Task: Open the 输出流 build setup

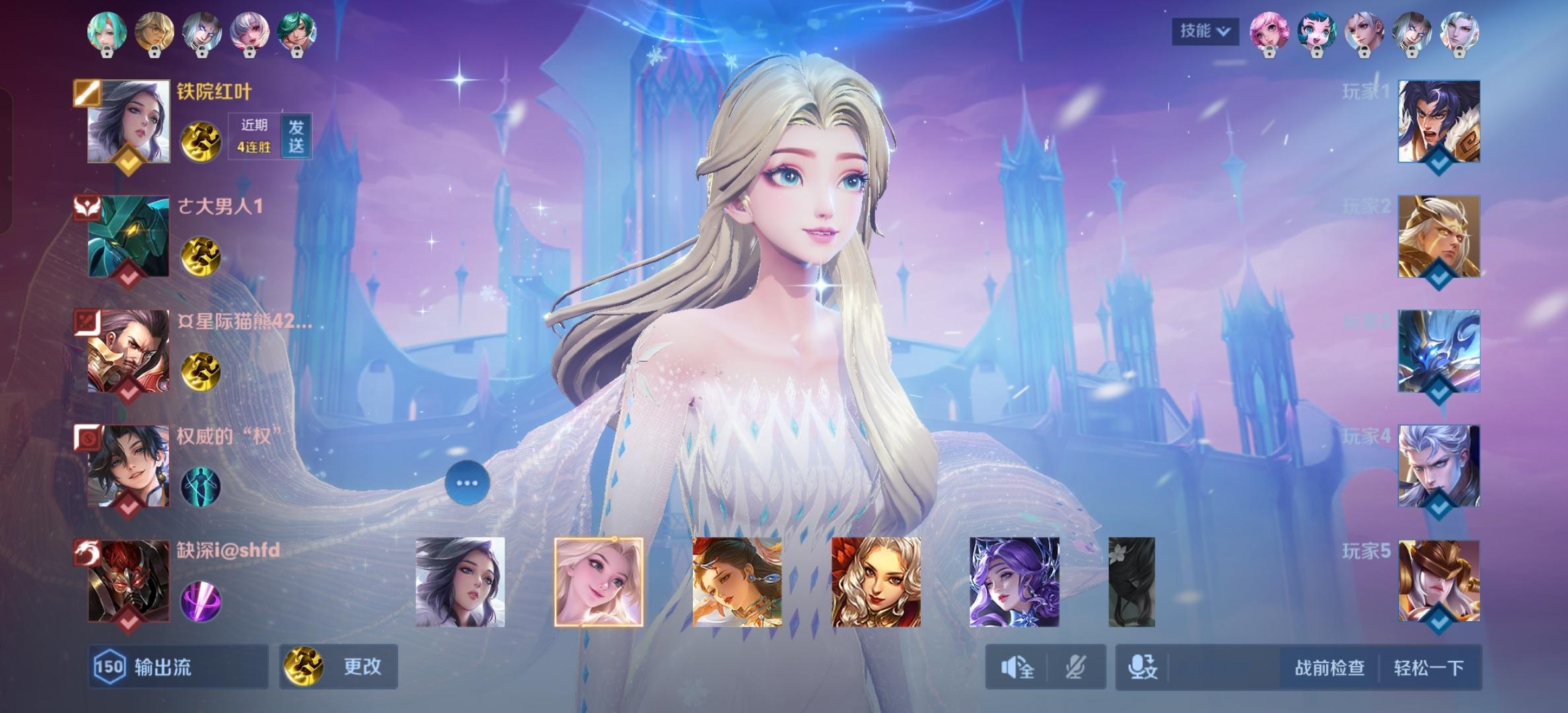Action: point(177,667)
